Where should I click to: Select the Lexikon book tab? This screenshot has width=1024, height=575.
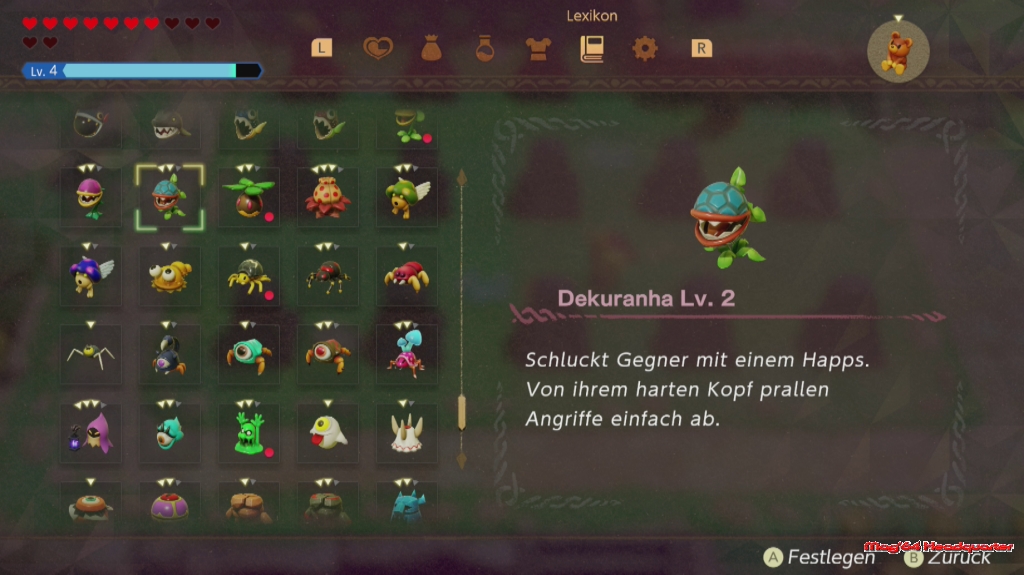tap(592, 48)
